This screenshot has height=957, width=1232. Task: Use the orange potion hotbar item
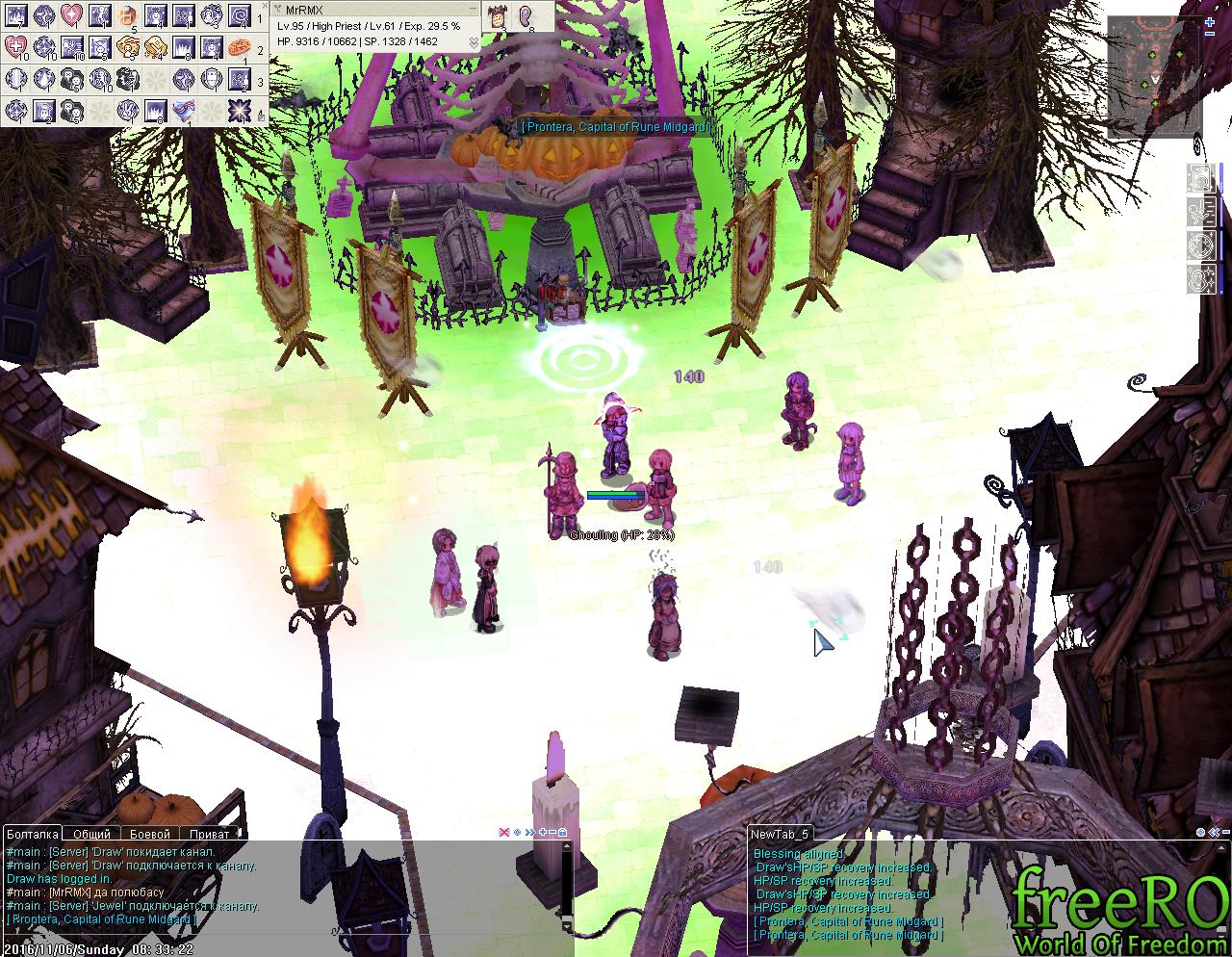128,15
